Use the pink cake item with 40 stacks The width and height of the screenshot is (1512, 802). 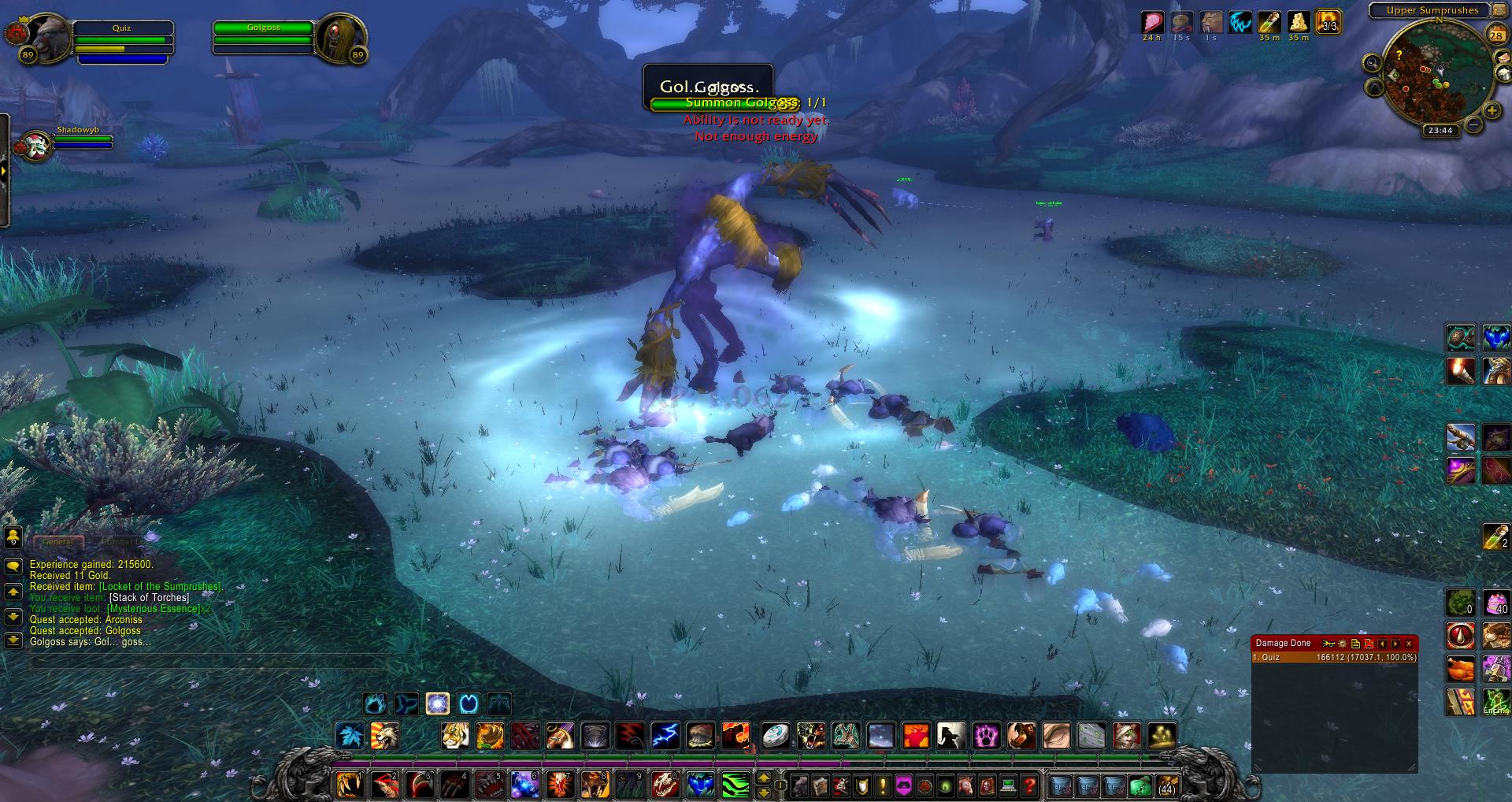click(1495, 603)
